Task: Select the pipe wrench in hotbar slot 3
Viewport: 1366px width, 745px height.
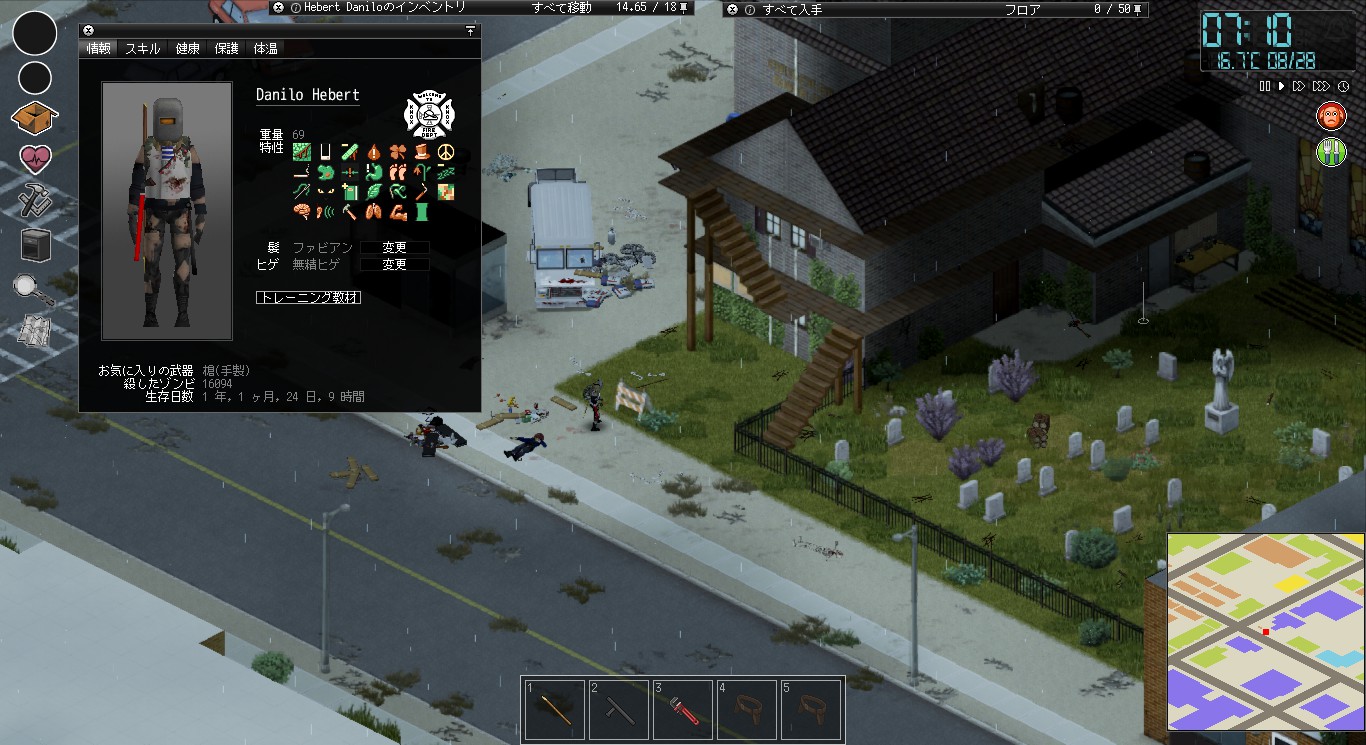Action: click(x=683, y=709)
